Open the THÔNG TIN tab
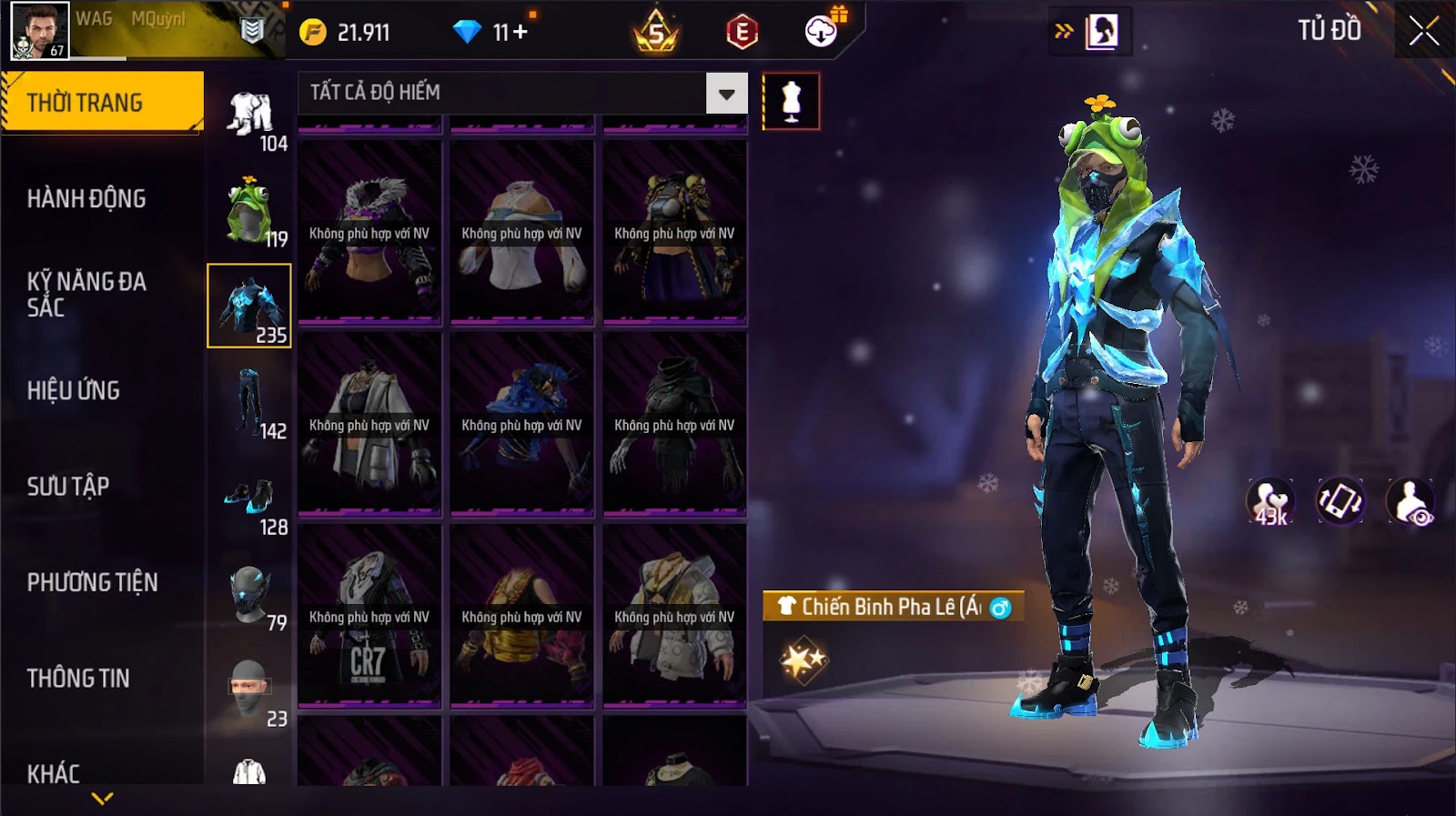Screen dimensions: 1456x816 (78, 679)
